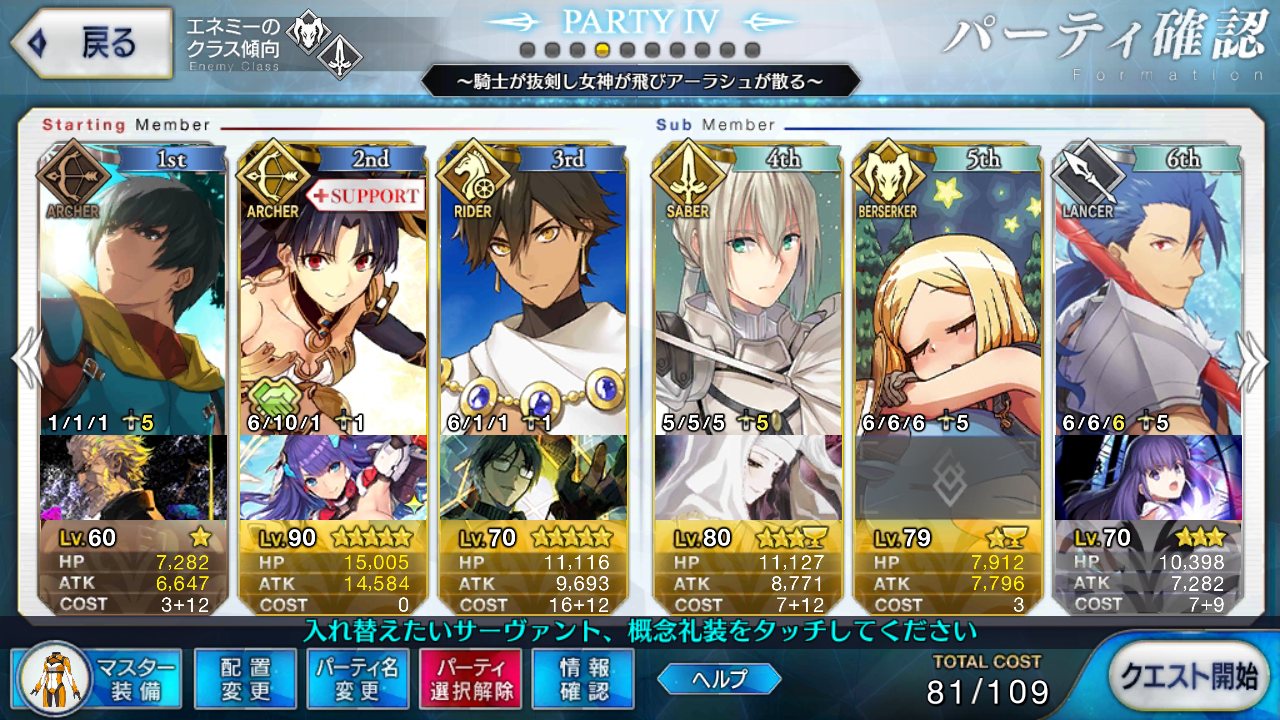
Task: Go back with the 戻る button
Action: [x=88, y=43]
